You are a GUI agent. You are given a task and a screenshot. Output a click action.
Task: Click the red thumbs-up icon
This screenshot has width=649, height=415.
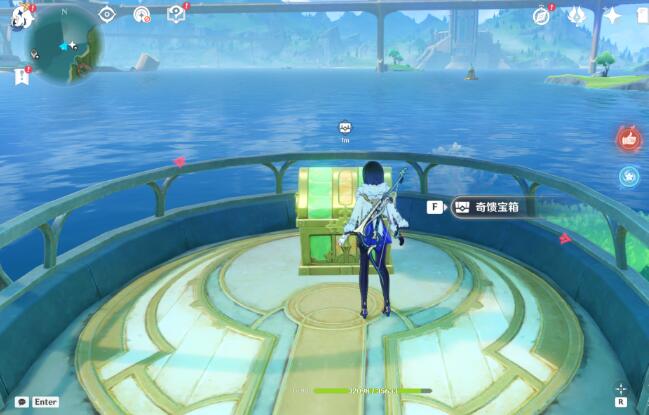click(628, 138)
